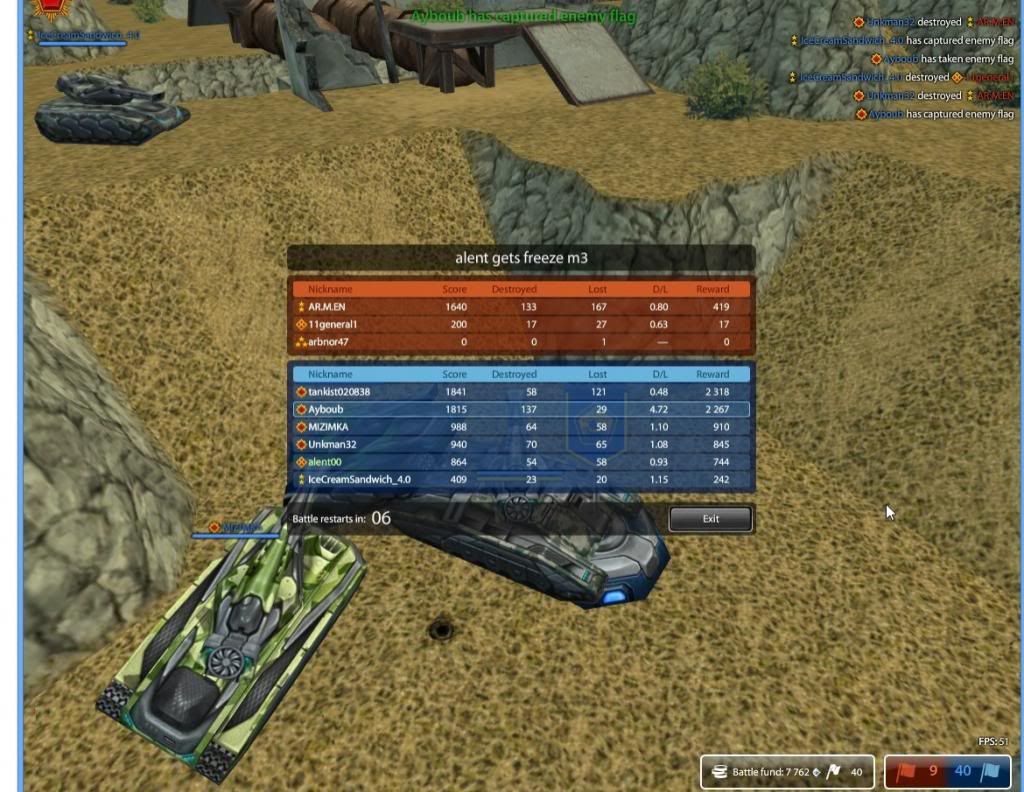Click the highlighted Ayboub row
The image size is (1024, 792).
tap(520, 410)
